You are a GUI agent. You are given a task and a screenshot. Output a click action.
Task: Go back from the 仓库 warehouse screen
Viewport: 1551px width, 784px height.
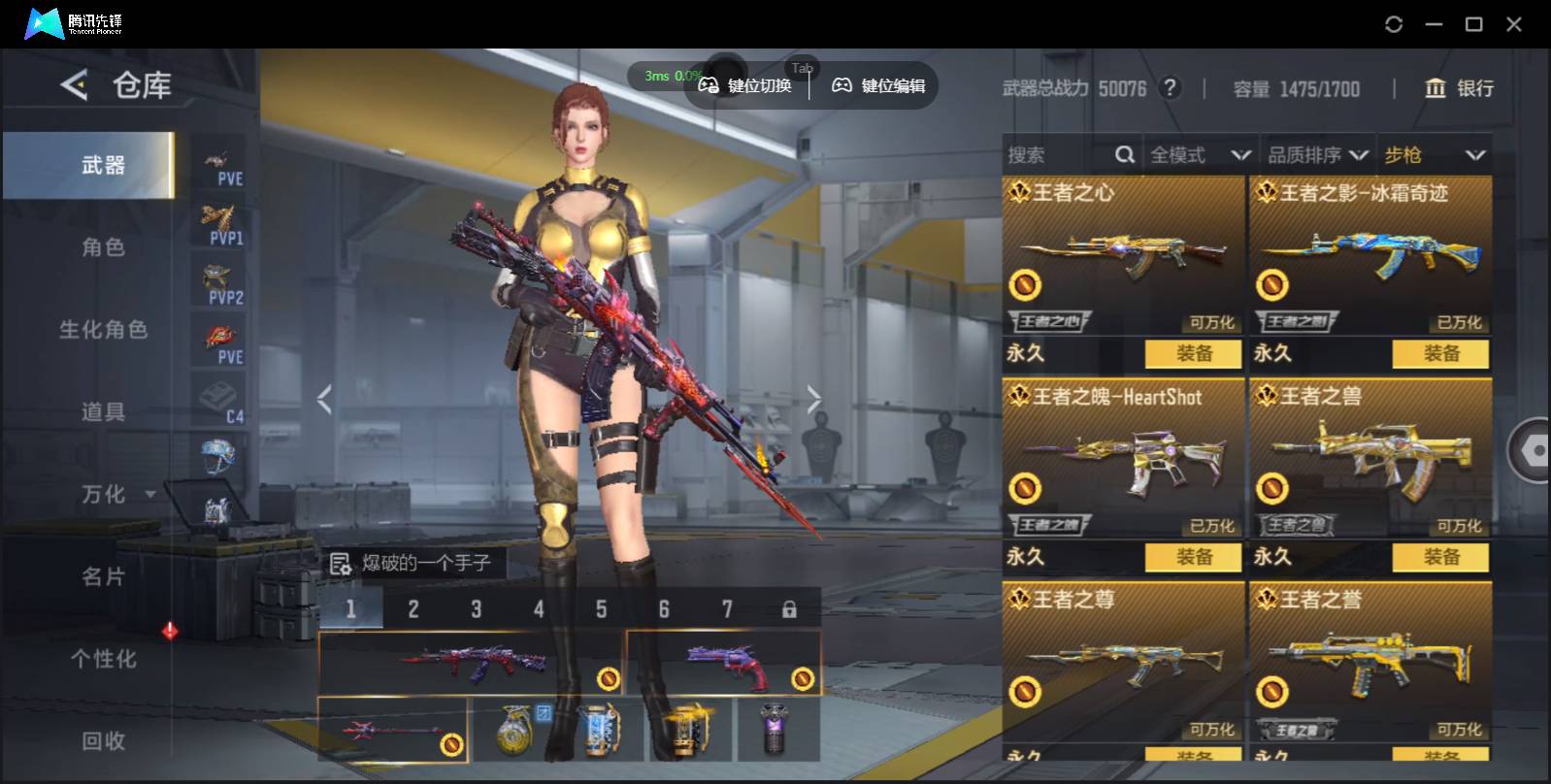pyautogui.click(x=74, y=85)
